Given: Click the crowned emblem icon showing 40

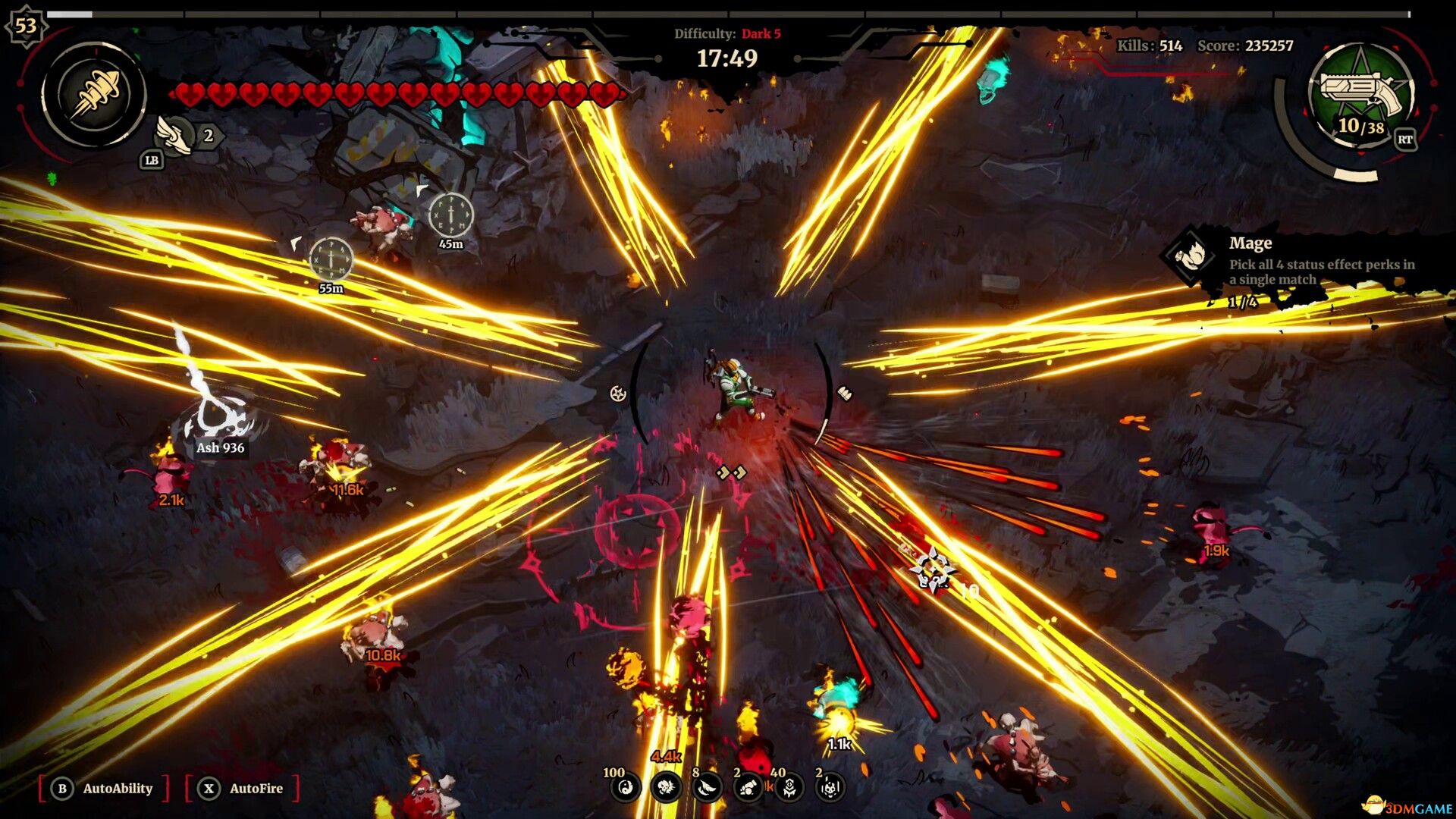Looking at the screenshot, I should 790,789.
